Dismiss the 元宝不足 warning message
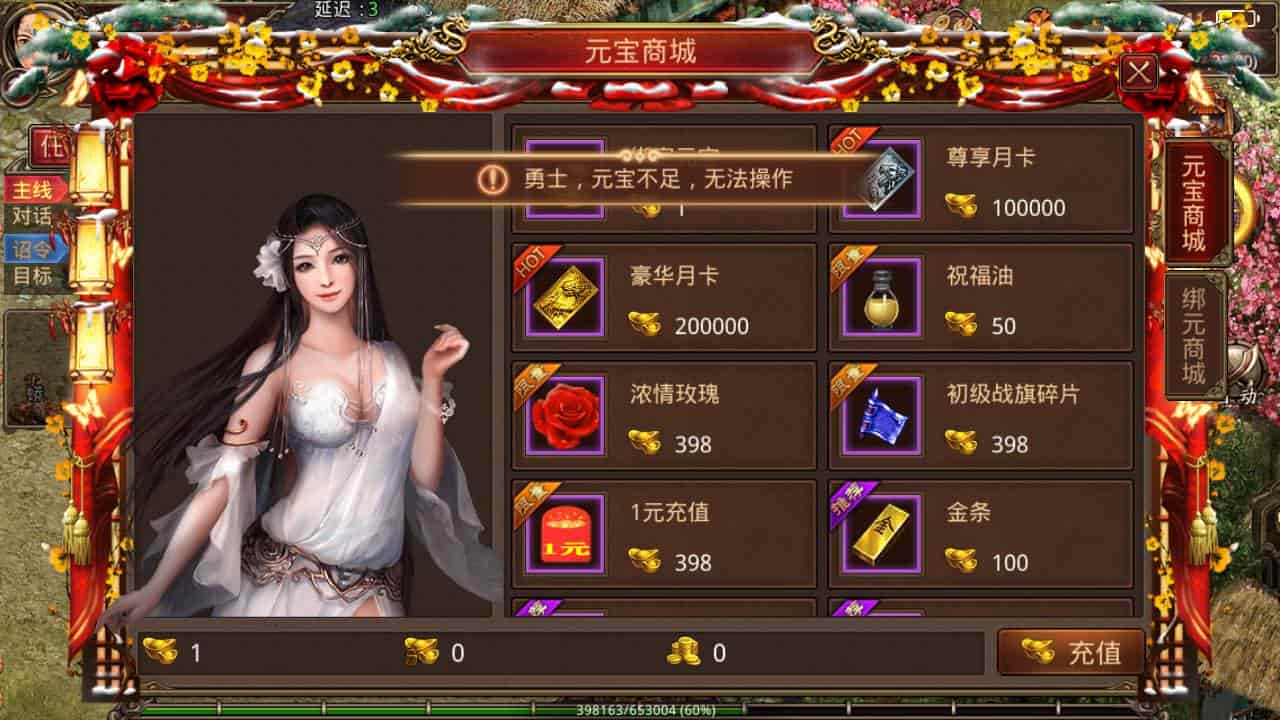 [640, 178]
